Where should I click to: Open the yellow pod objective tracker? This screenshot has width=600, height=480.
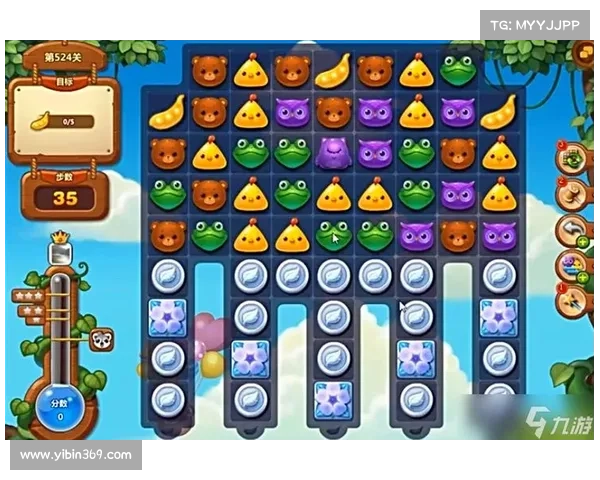coord(62,121)
